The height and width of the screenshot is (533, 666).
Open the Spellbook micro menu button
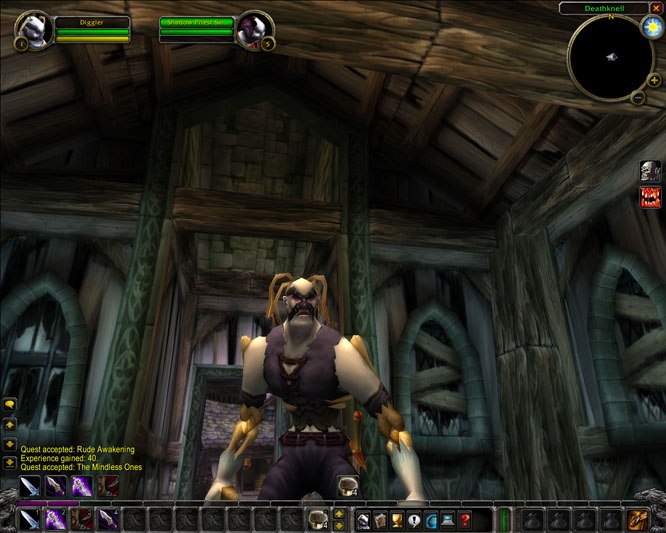click(380, 519)
